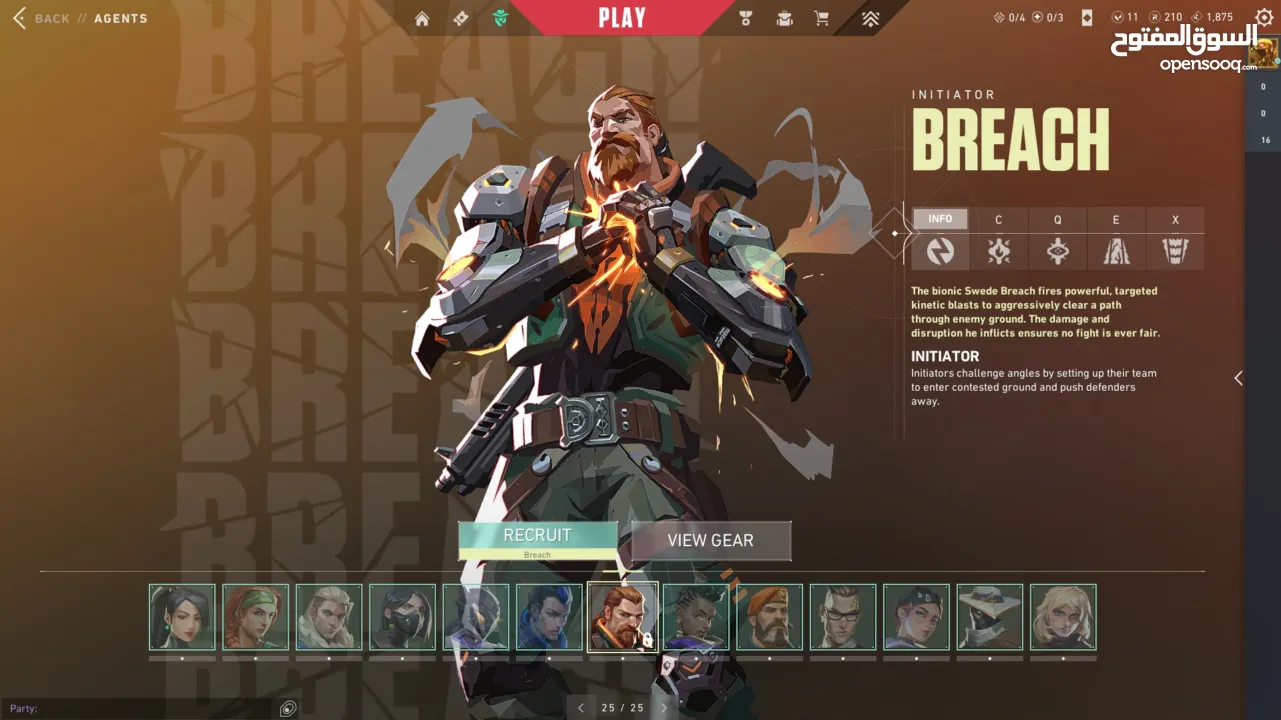The width and height of the screenshot is (1281, 720).
Task: Click the View Gear button
Action: [710, 540]
